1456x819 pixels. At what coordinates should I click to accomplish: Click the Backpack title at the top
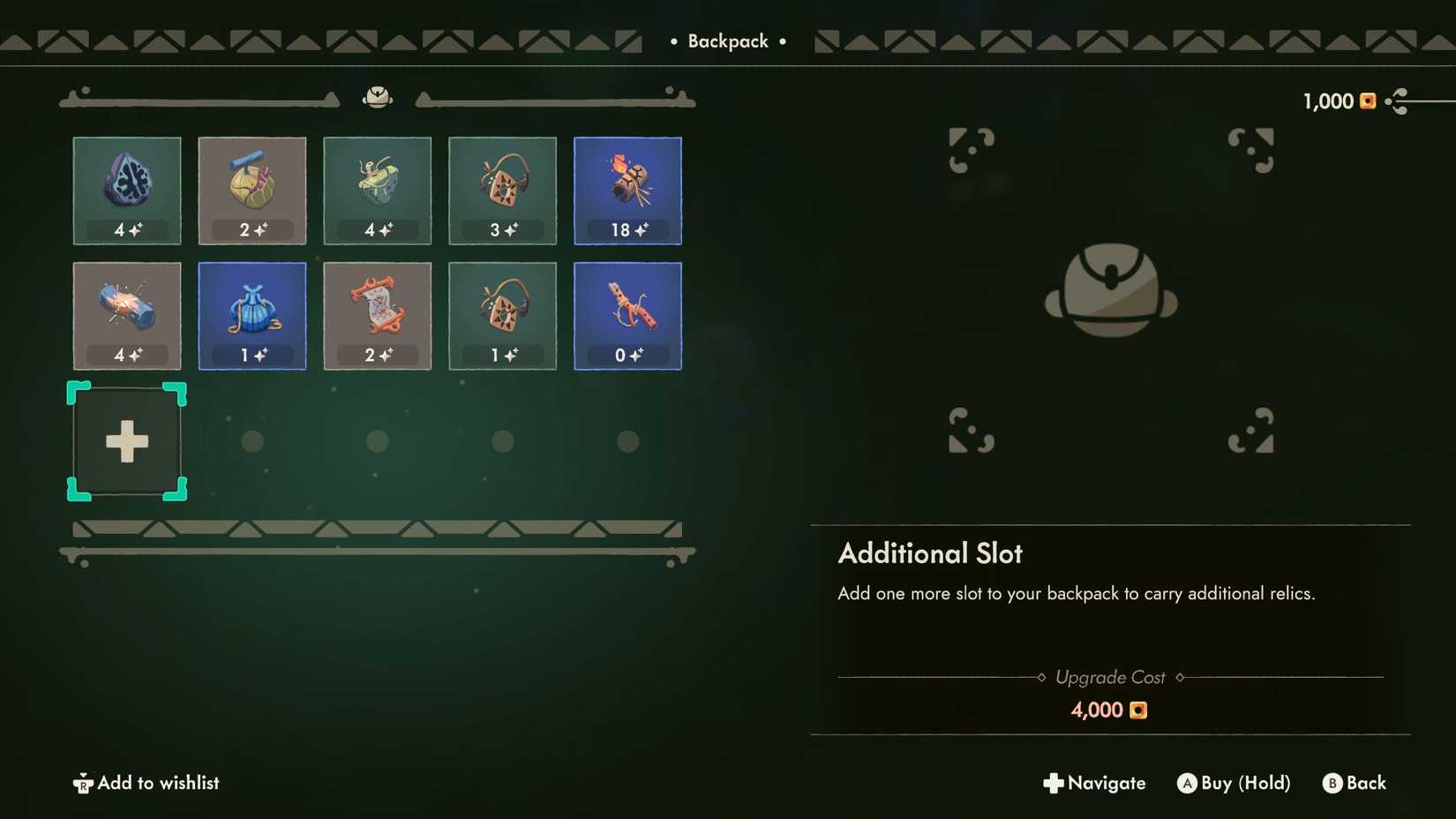coord(727,41)
